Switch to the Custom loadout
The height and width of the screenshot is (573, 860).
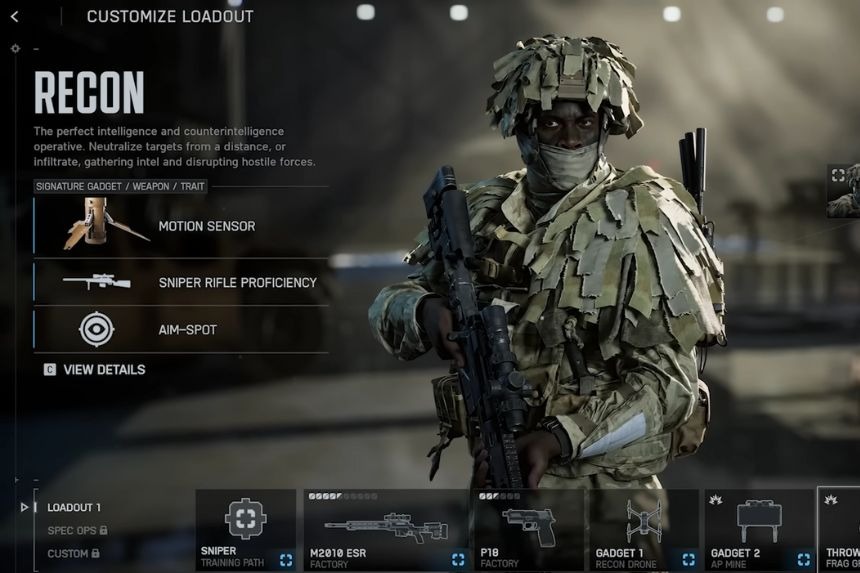click(74, 553)
